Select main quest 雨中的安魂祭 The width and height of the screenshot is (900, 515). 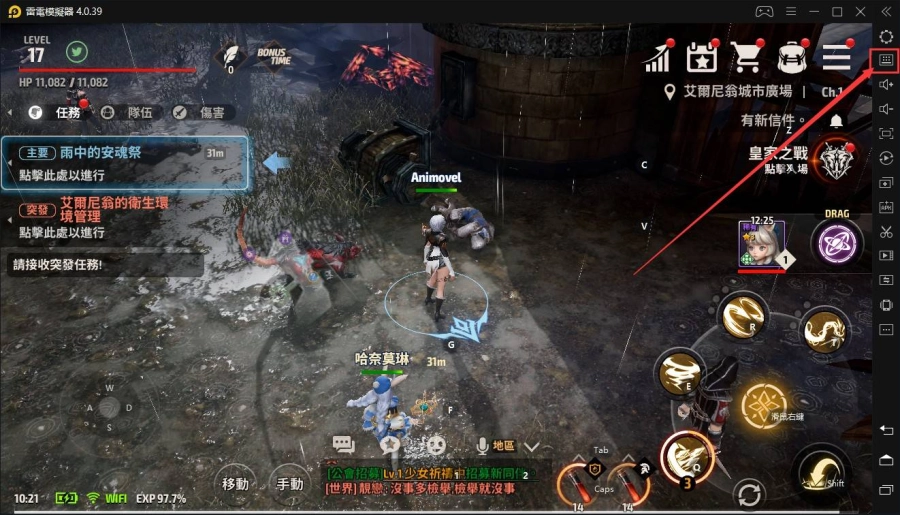(x=125, y=163)
